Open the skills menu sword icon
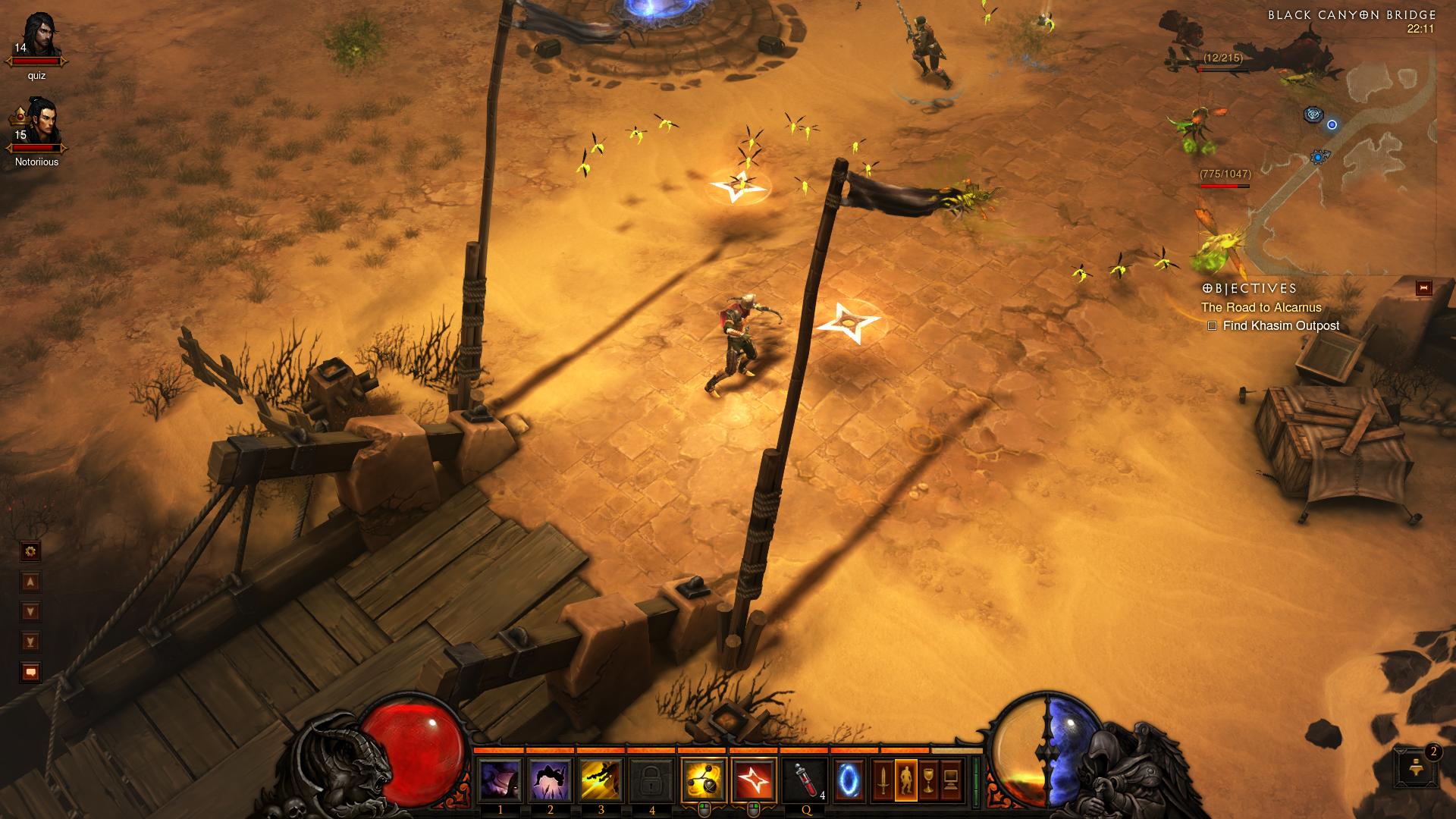The width and height of the screenshot is (1456, 819). tap(883, 780)
